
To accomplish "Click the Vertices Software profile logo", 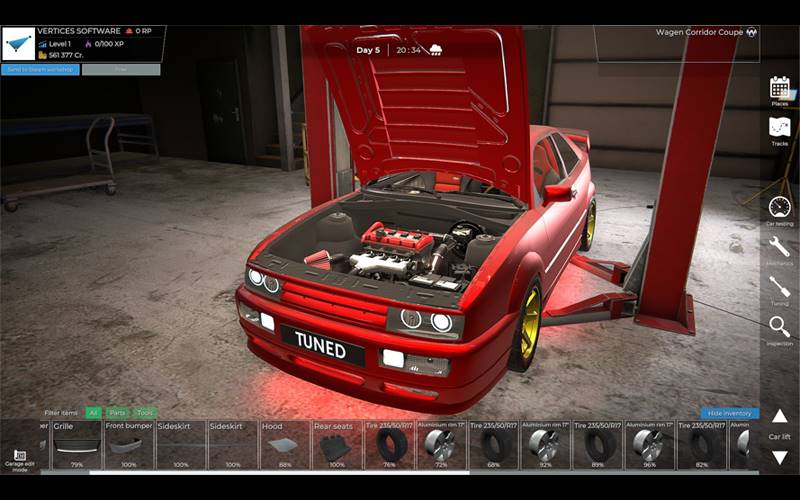I will pos(18,44).
